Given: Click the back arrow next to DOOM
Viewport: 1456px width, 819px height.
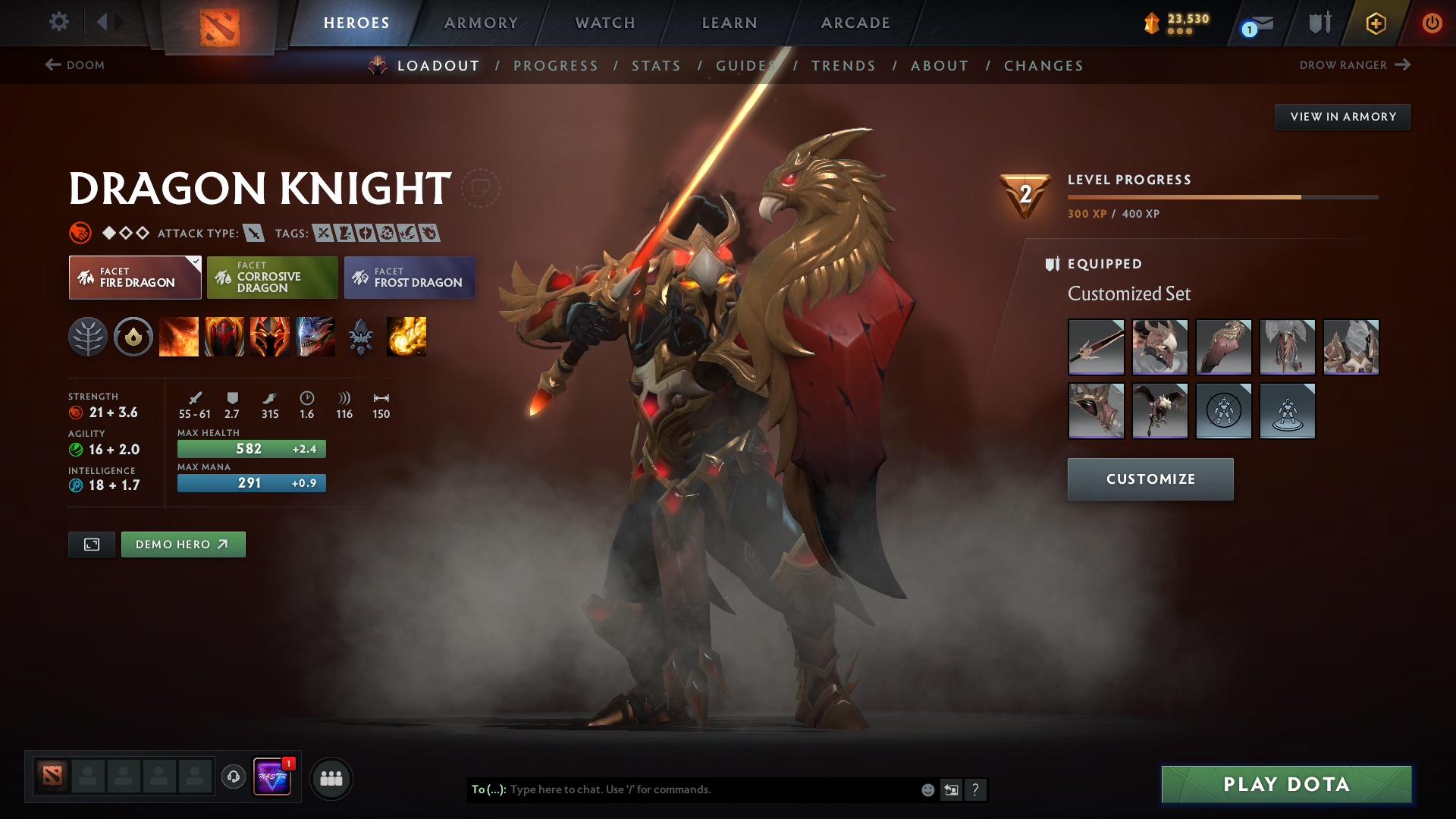Looking at the screenshot, I should click(51, 65).
